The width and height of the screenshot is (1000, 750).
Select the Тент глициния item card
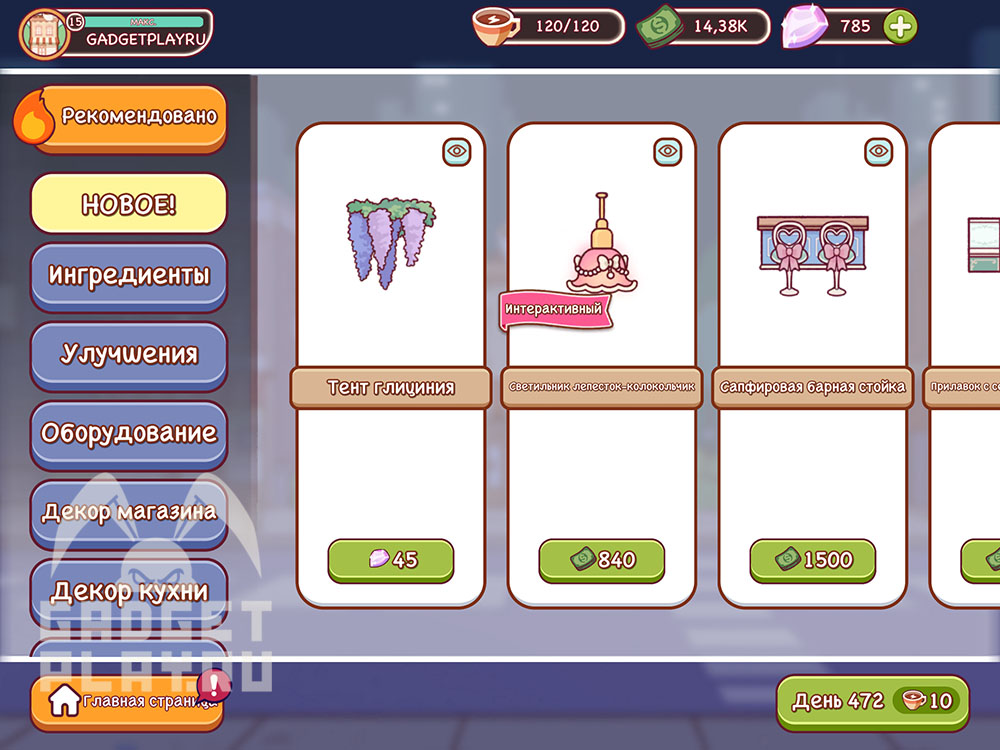click(x=391, y=260)
